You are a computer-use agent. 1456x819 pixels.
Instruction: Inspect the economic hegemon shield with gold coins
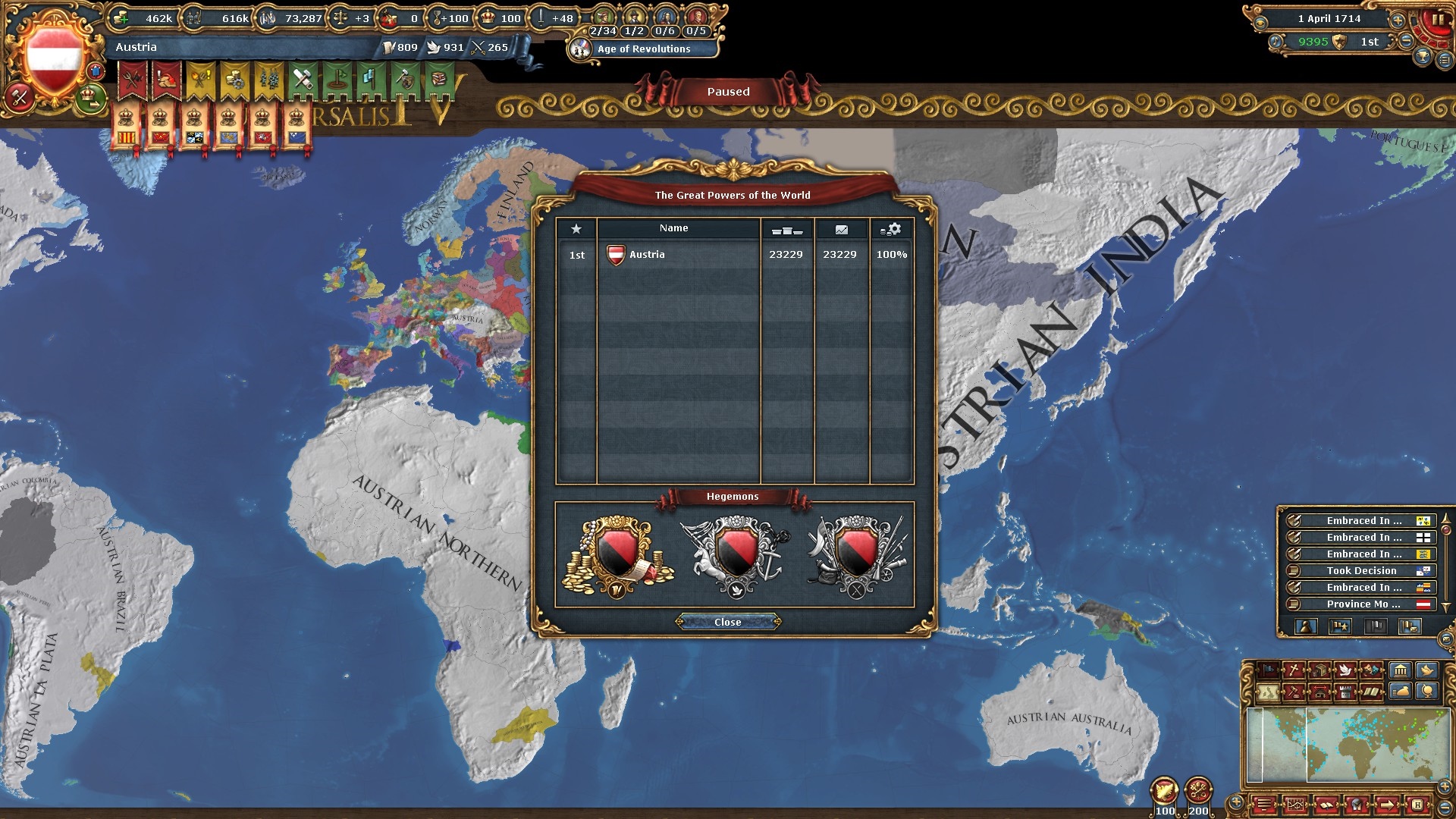click(617, 554)
